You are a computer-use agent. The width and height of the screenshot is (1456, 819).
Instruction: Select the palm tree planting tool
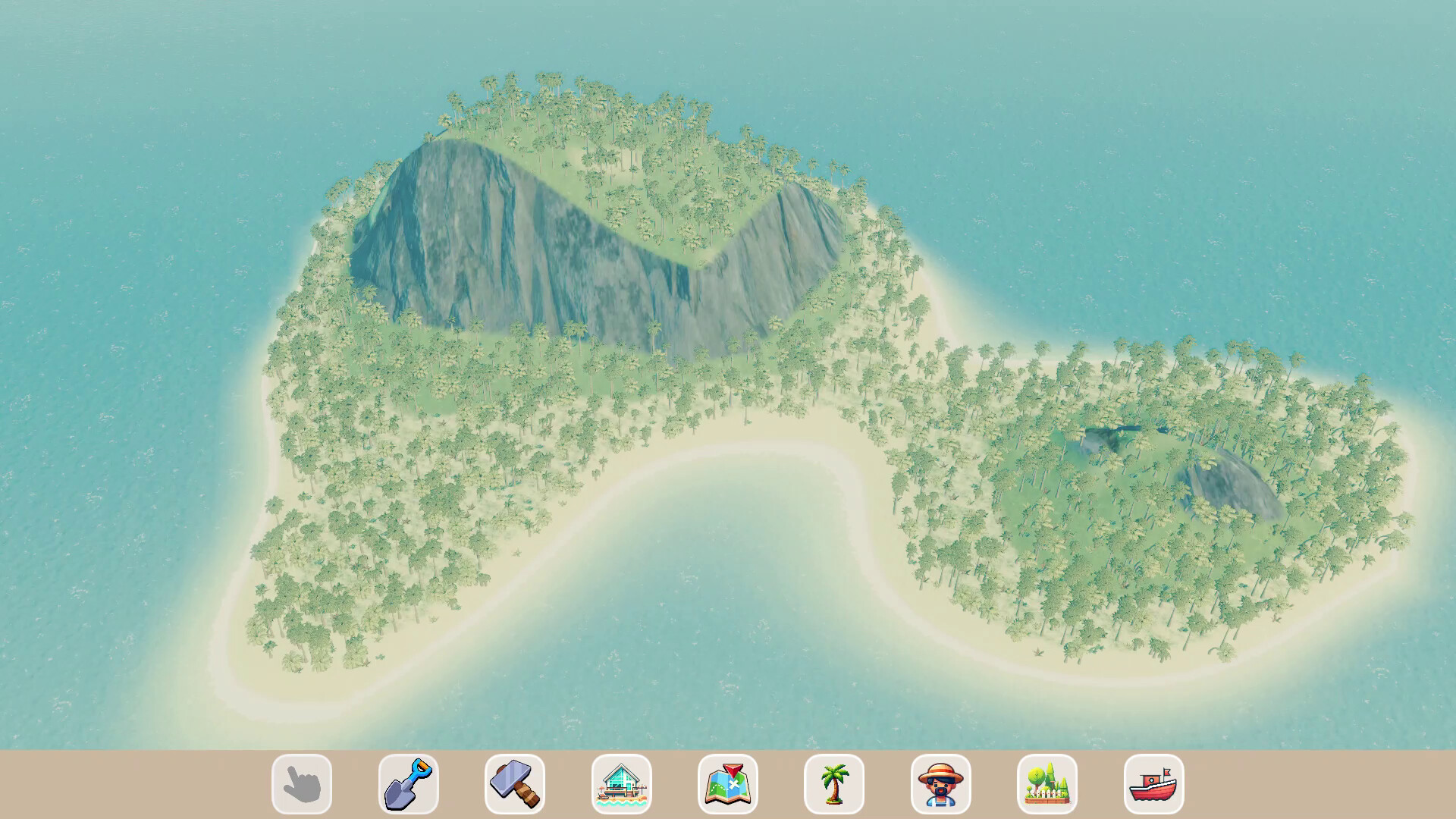(836, 785)
